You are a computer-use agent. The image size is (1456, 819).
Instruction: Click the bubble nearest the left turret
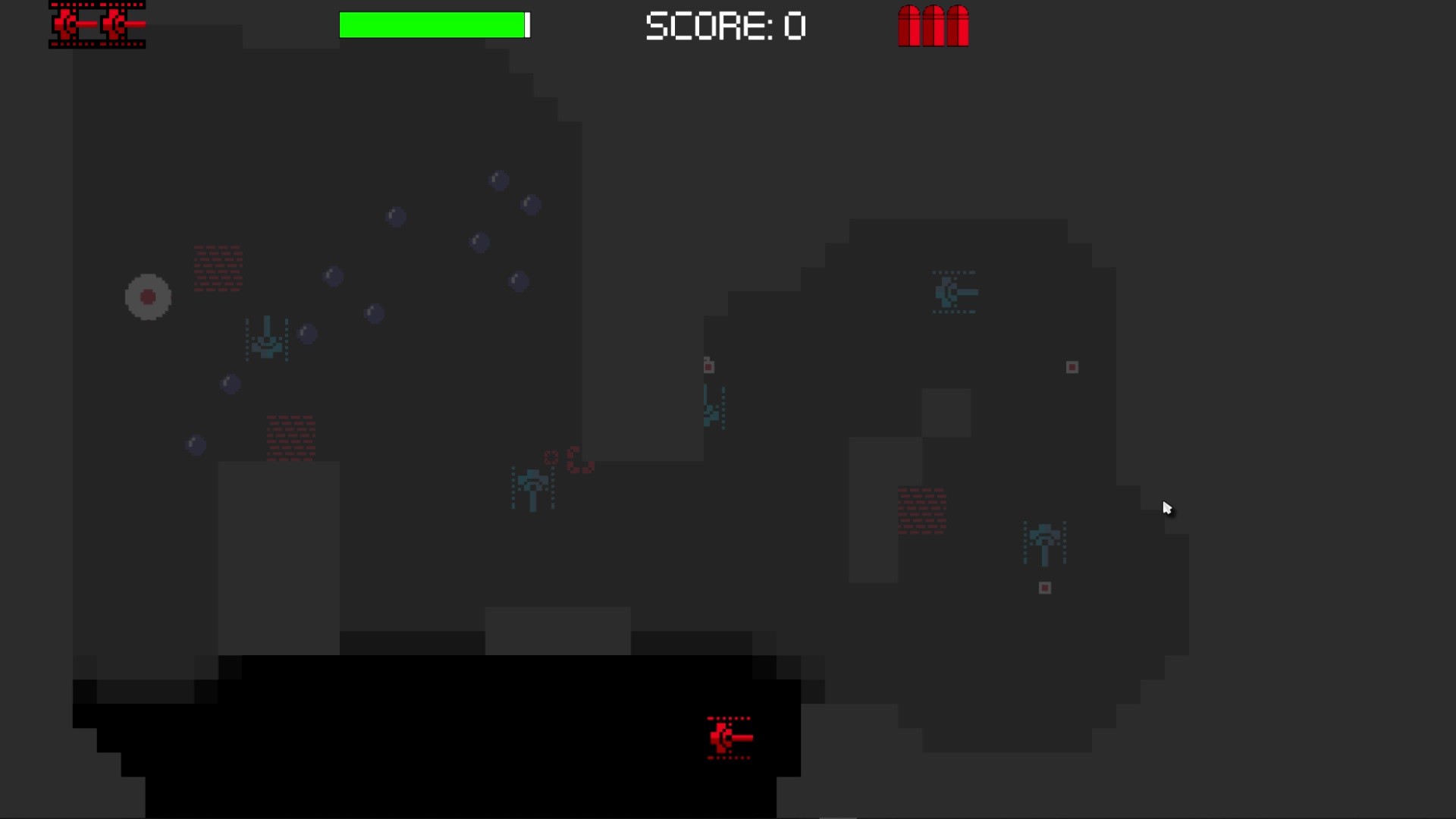(307, 332)
